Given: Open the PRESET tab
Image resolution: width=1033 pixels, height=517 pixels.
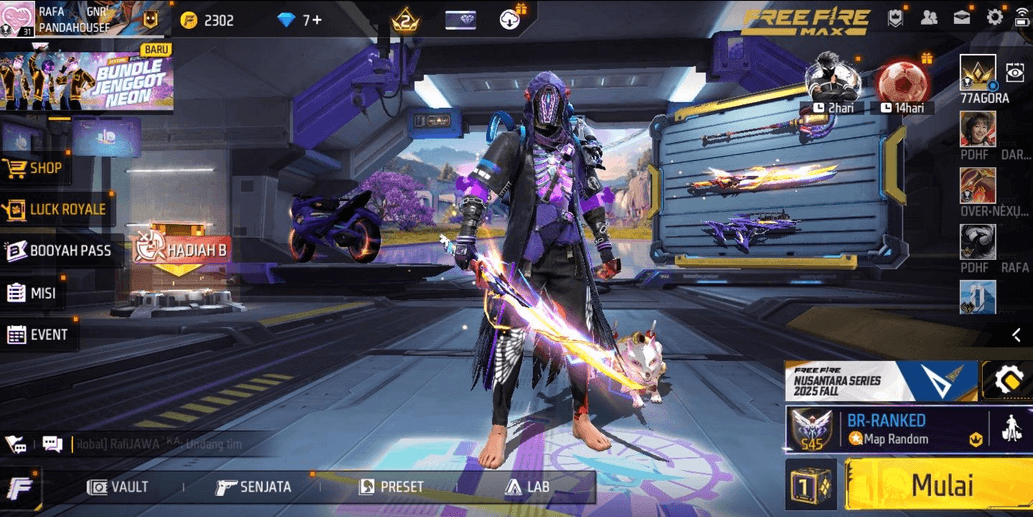Looking at the screenshot, I should 391,487.
